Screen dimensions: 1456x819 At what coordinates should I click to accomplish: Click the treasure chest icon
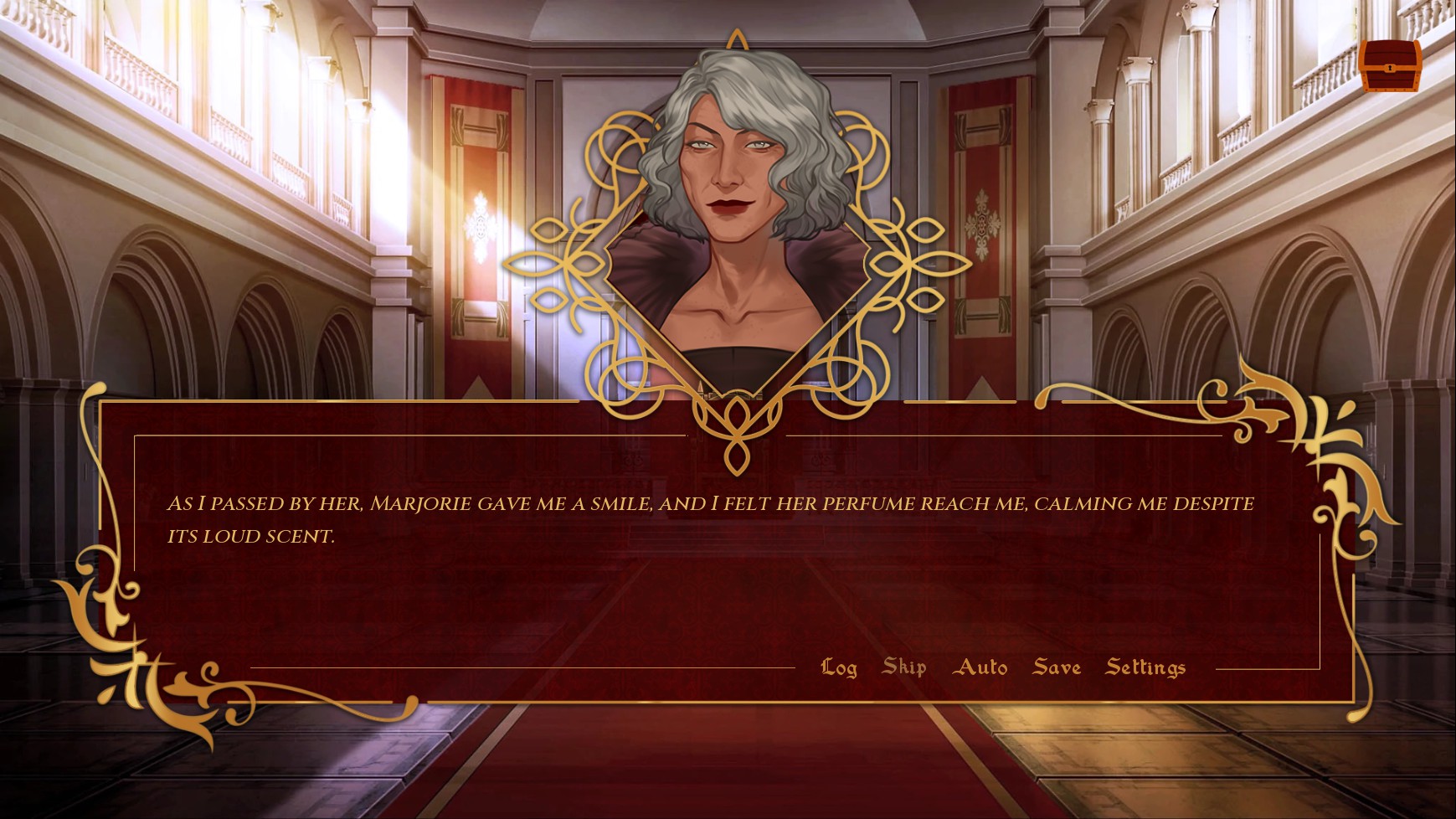[x=1390, y=65]
